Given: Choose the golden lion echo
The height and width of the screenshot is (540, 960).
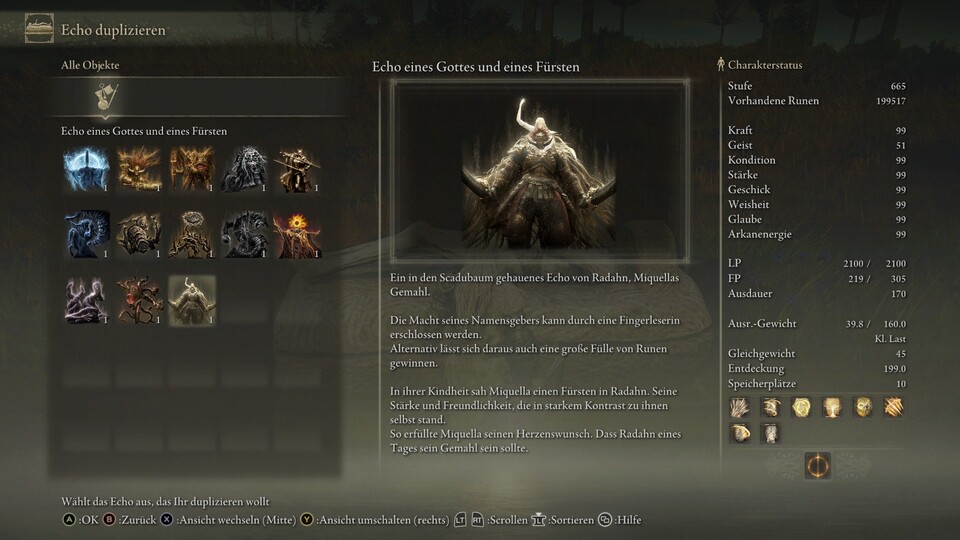Looking at the screenshot, I should [139, 169].
